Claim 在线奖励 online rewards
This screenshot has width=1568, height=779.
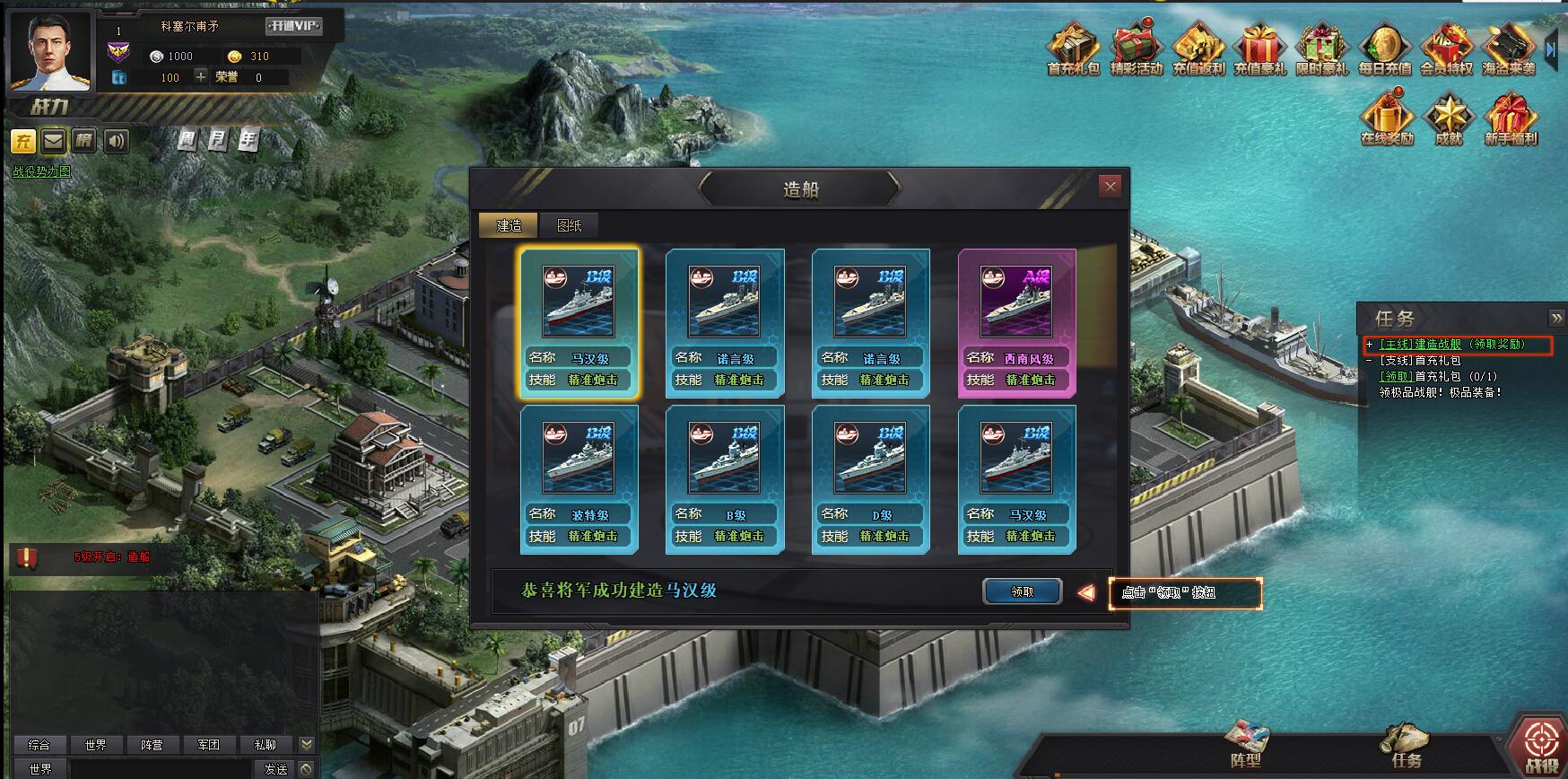pyautogui.click(x=1387, y=118)
